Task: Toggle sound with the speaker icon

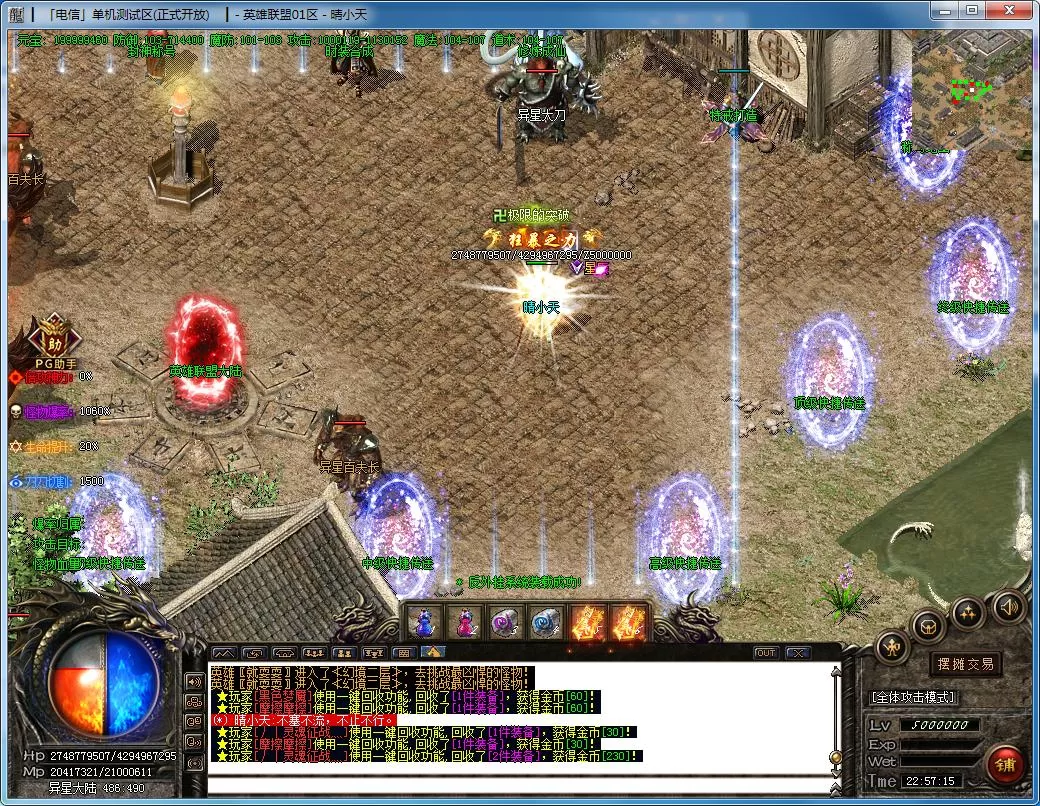Action: tap(1008, 606)
